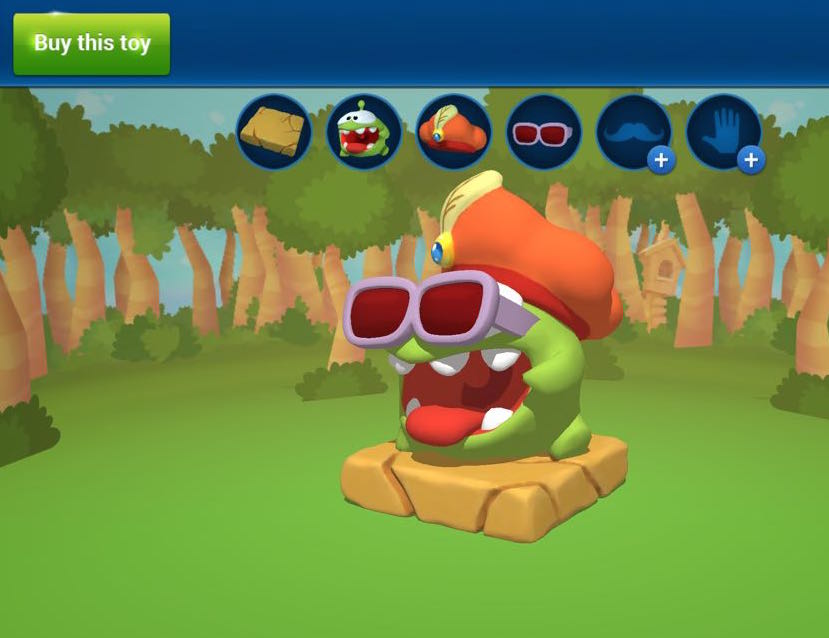Add a mustache accessory
The image size is (829, 638).
pyautogui.click(x=634, y=132)
